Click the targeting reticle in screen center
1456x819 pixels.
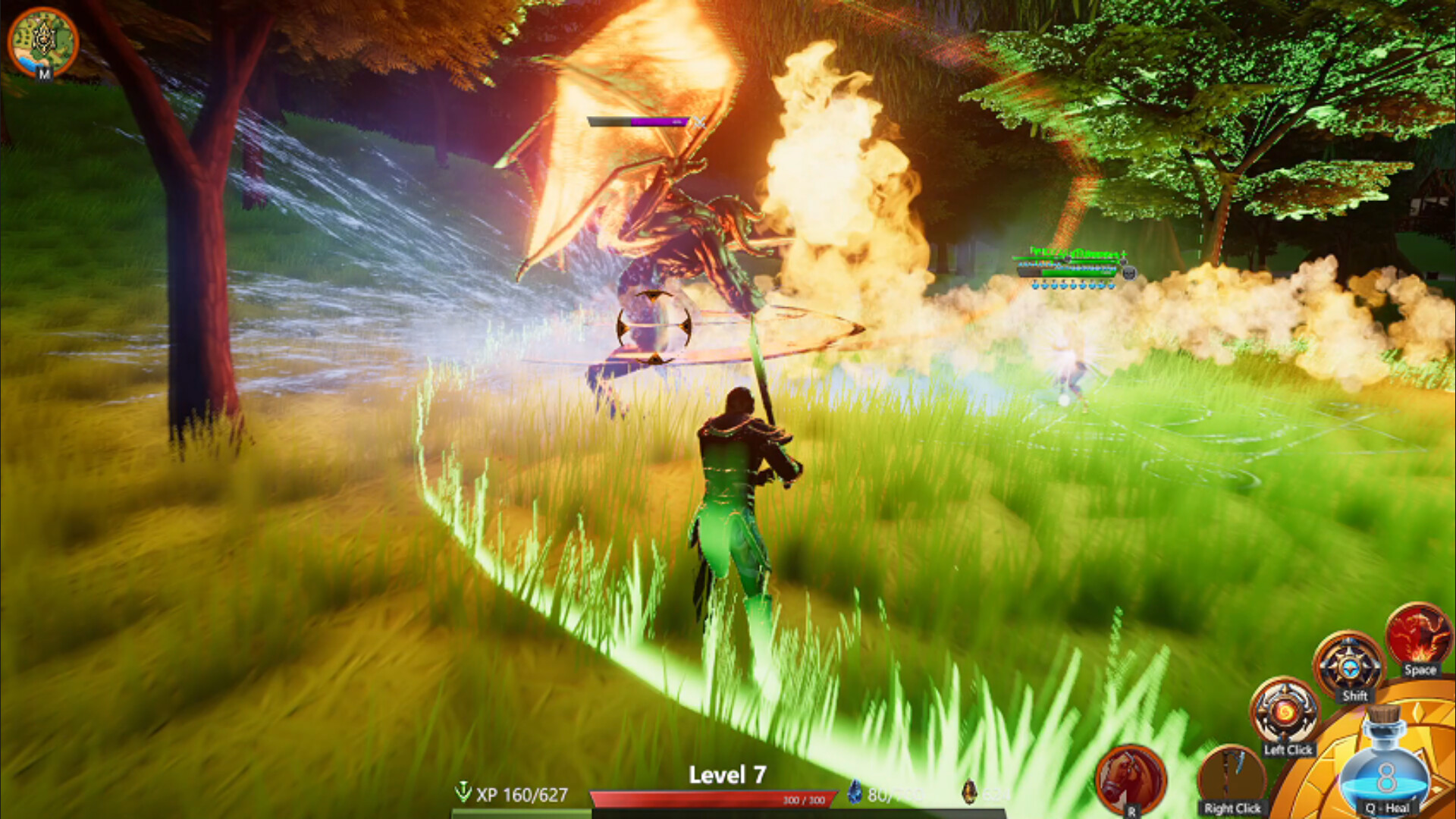(654, 327)
